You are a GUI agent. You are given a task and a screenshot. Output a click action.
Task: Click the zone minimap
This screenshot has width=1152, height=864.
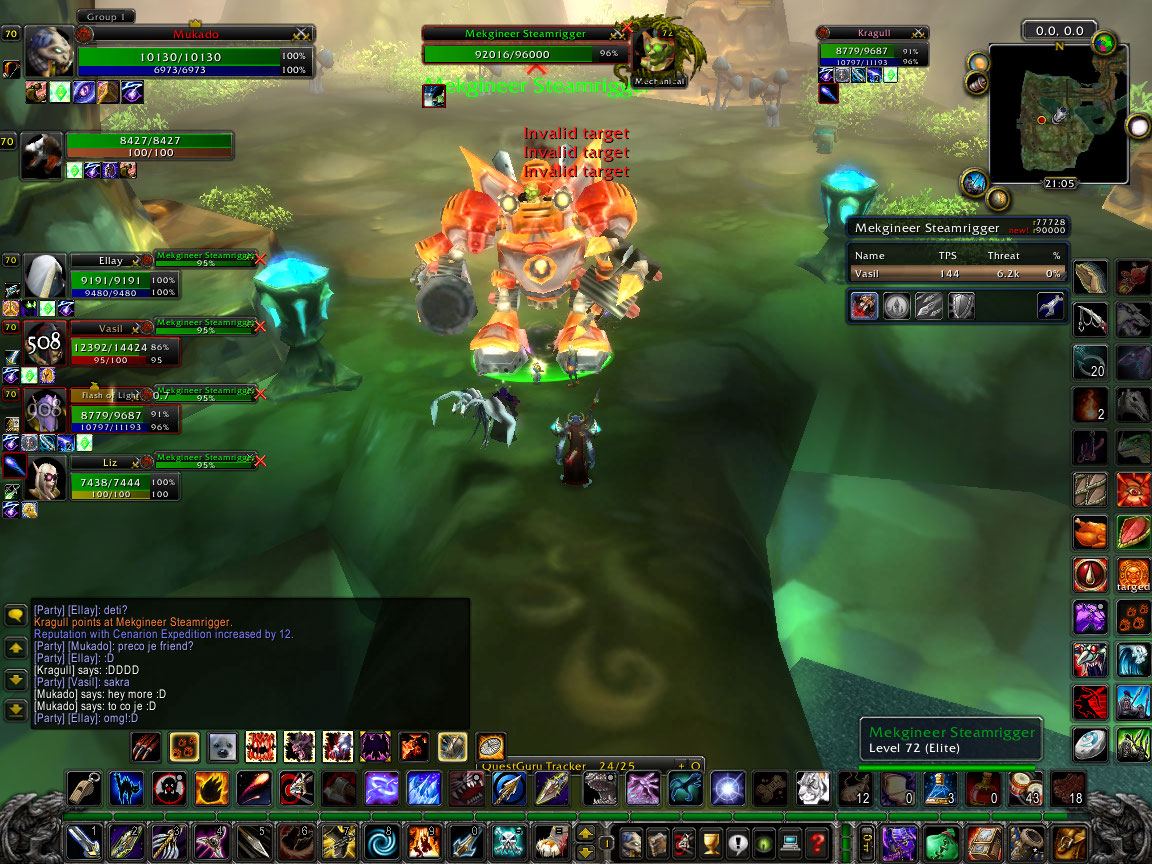(1057, 113)
